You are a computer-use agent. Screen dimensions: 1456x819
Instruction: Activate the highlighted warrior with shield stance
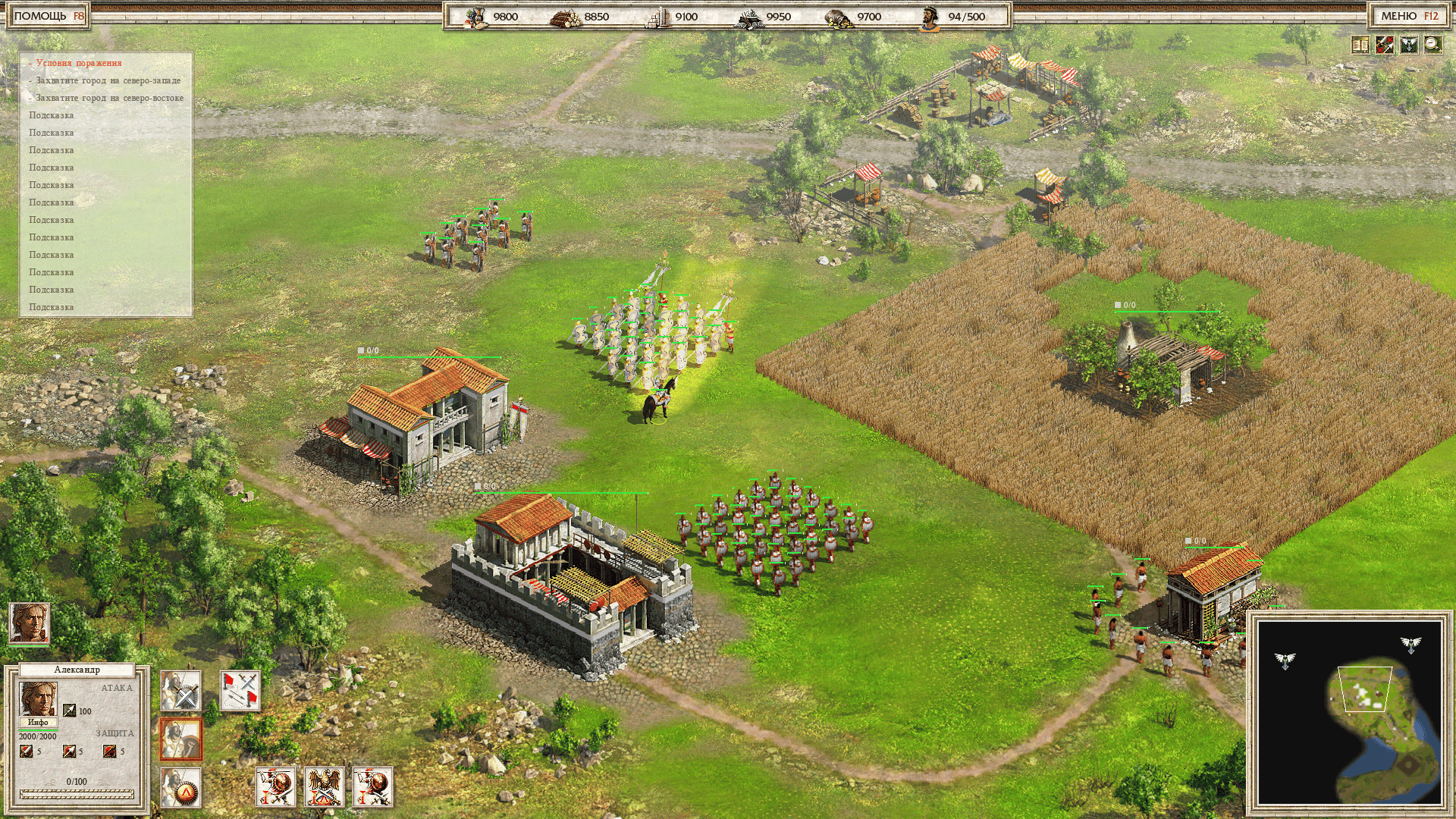coord(180,739)
